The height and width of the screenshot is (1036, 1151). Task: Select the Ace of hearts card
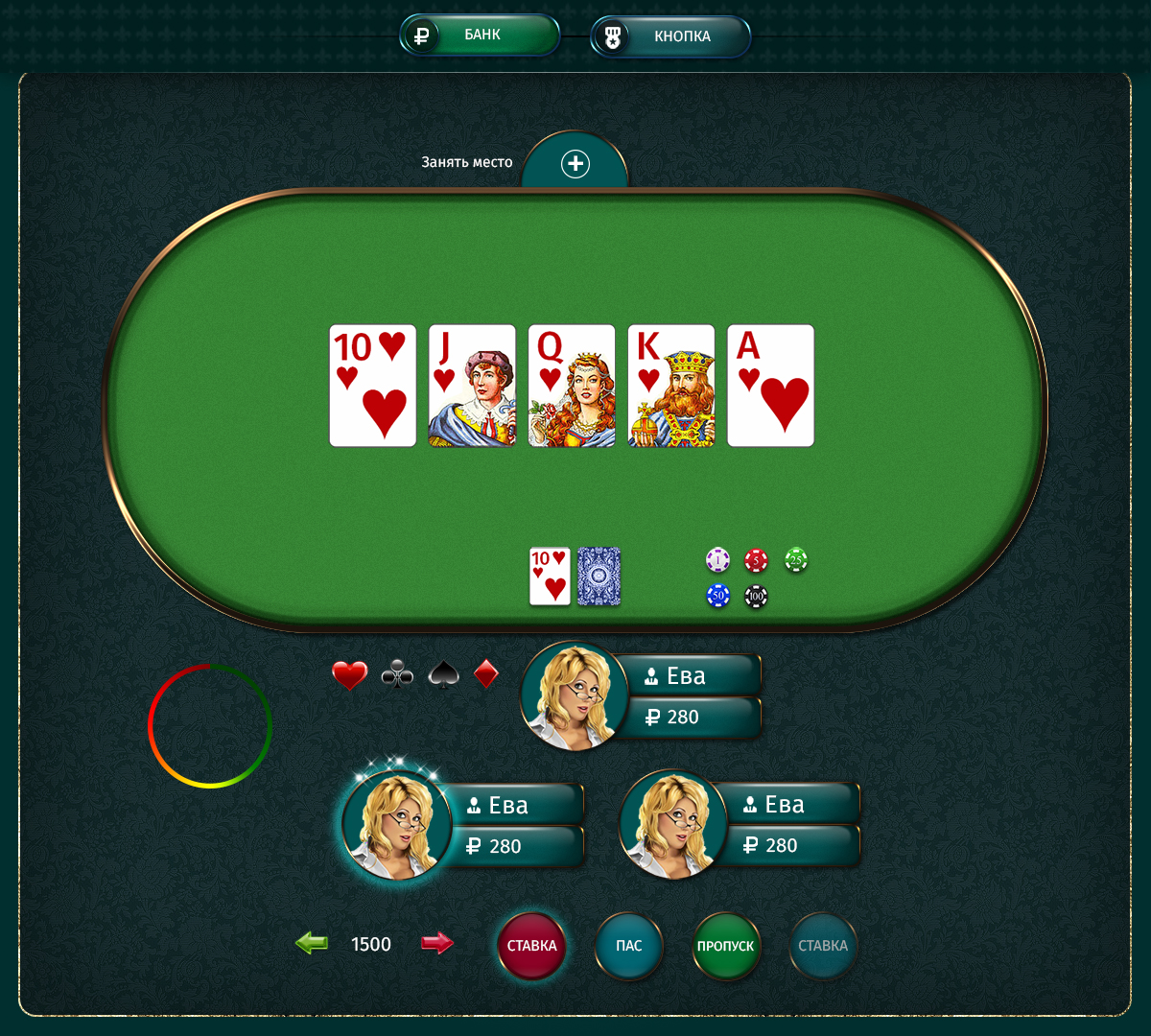pyautogui.click(x=771, y=386)
